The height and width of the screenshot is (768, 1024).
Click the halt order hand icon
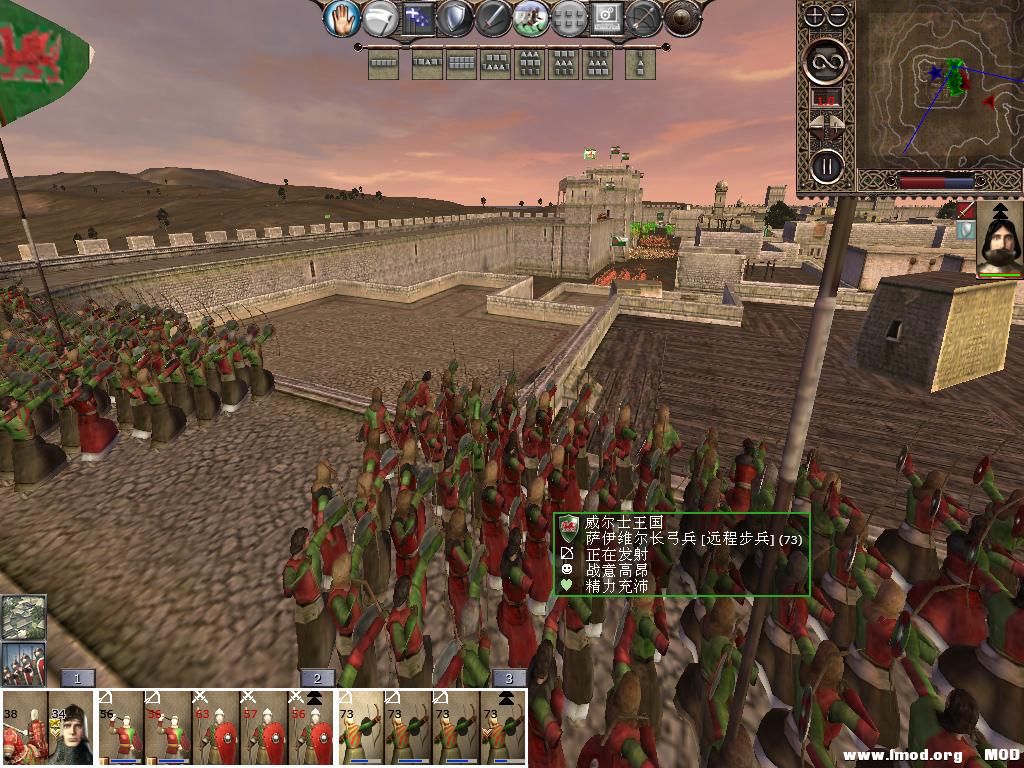coord(342,18)
